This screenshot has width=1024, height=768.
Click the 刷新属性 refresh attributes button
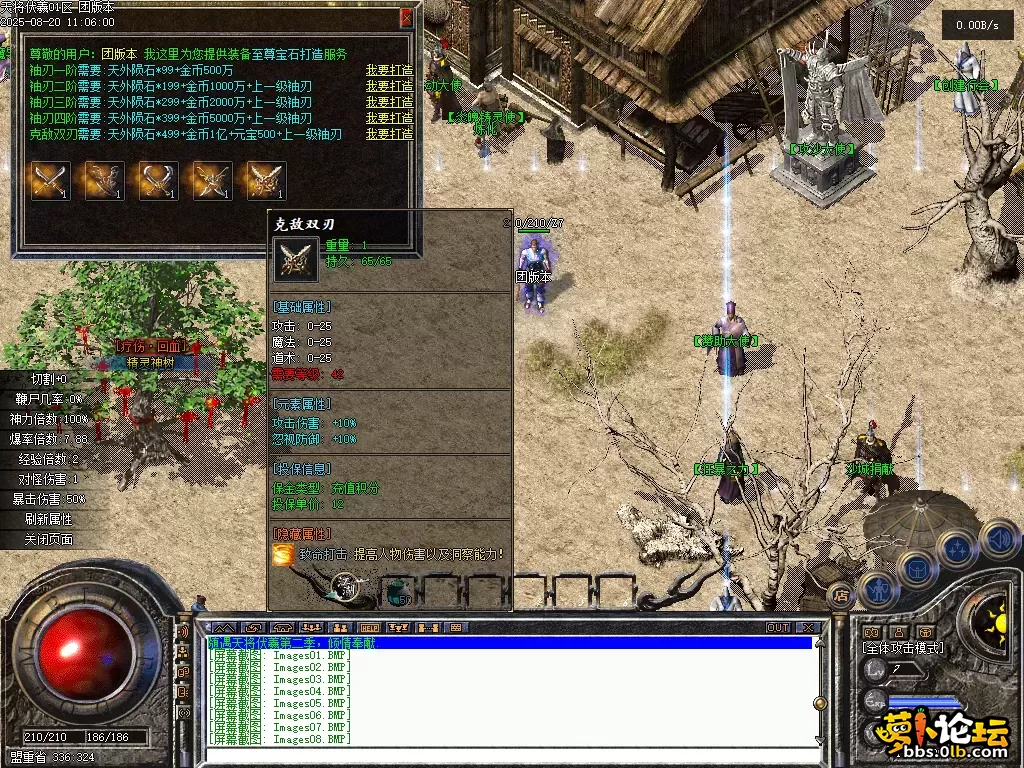pyautogui.click(x=50, y=519)
